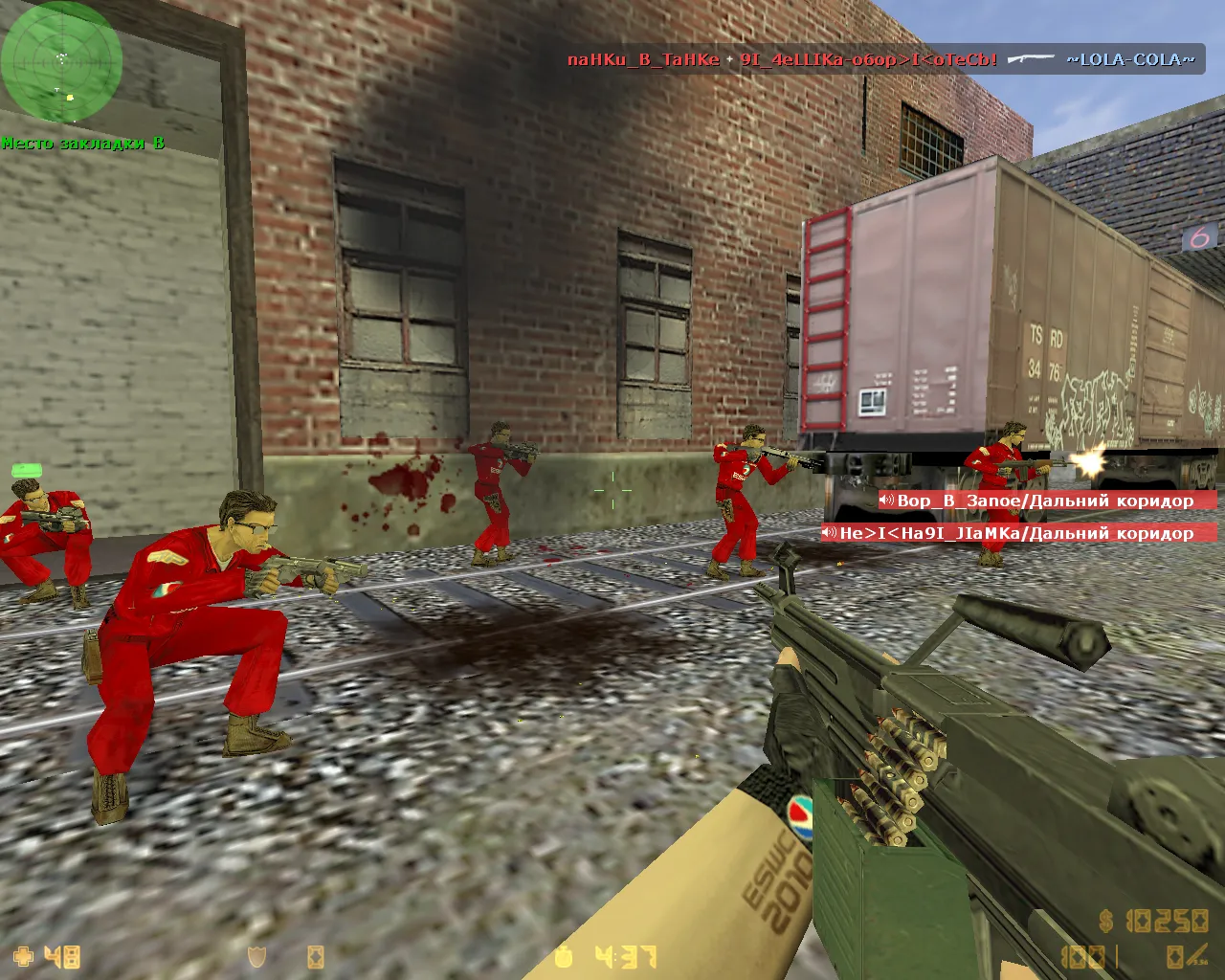Click the ~LOLA-COLA~ kill feed entry

pos(1130,59)
